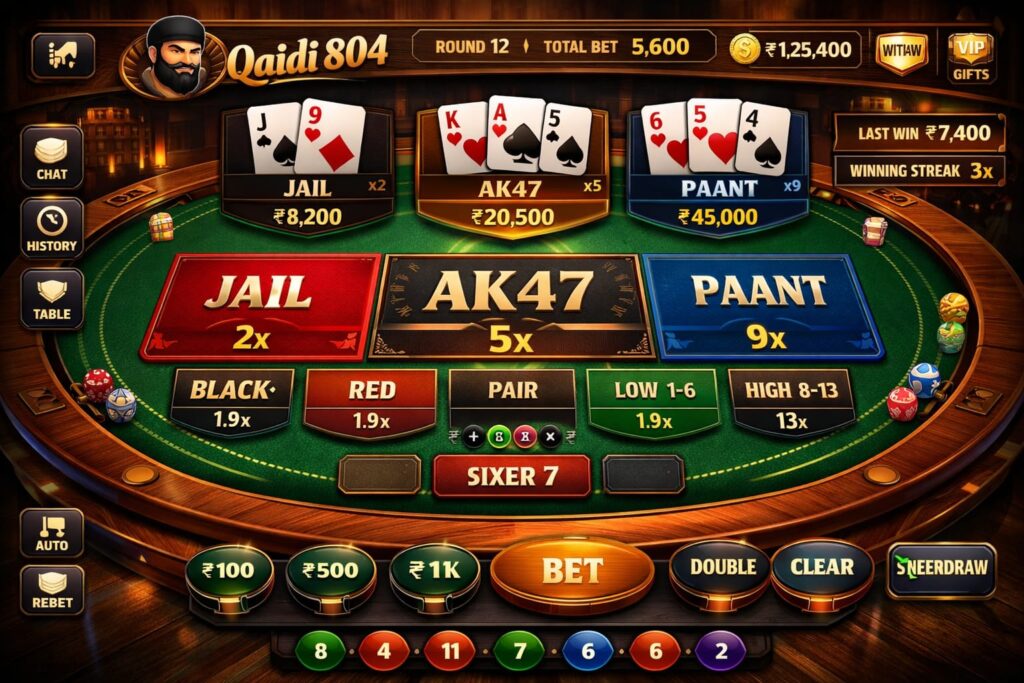Screen dimensions: 1024x683
Task: Select the ₹100 chip
Action: pyautogui.click(x=229, y=573)
